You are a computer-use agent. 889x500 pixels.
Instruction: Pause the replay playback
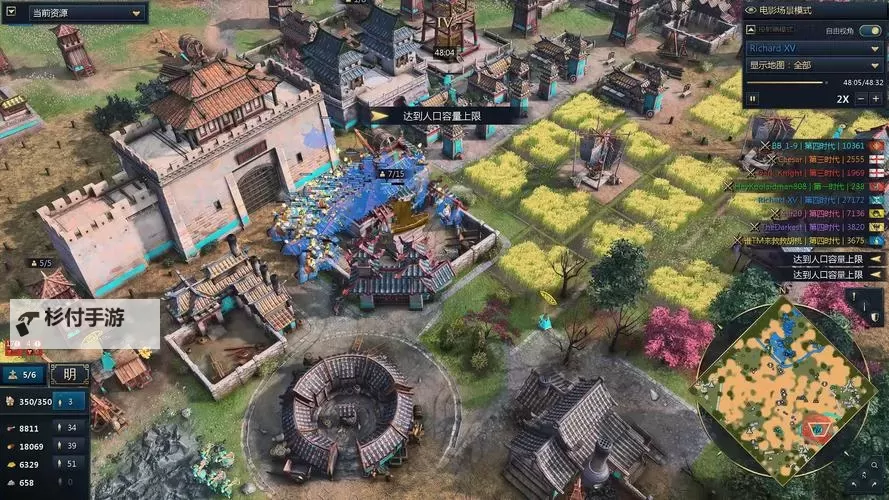click(x=753, y=99)
